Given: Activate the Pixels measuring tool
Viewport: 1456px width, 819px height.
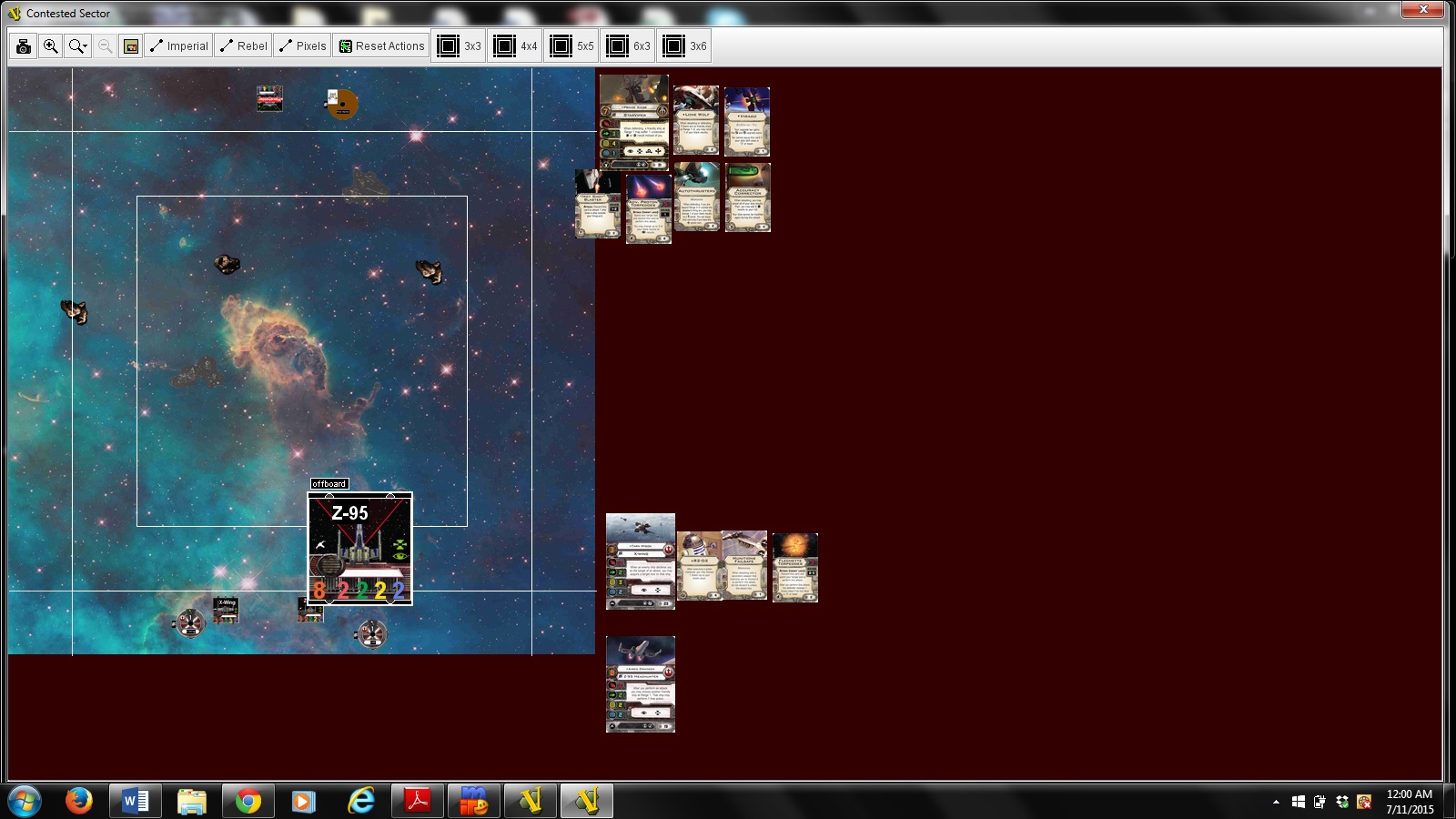Looking at the screenshot, I should click(303, 46).
